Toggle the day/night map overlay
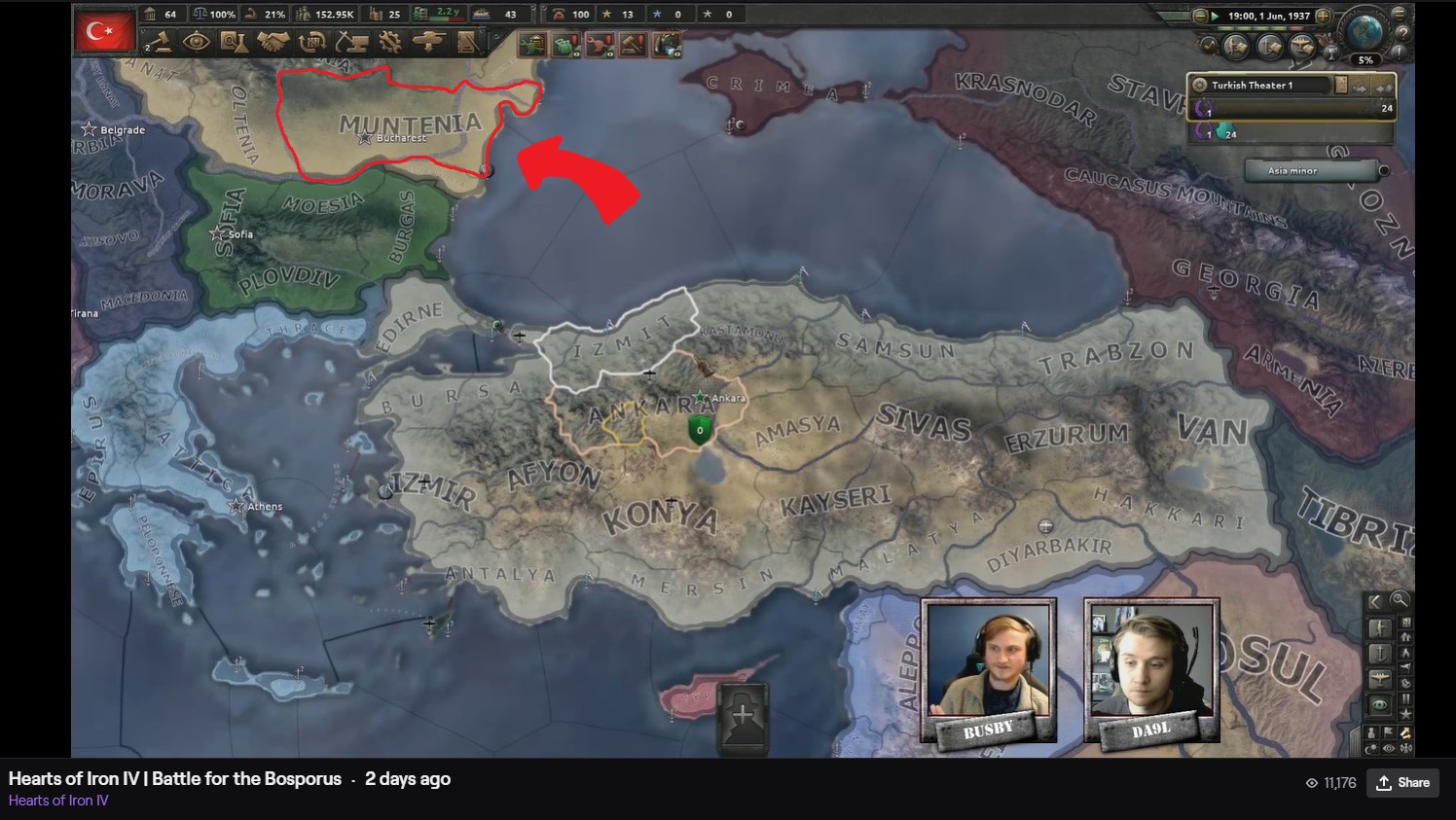The height and width of the screenshot is (820, 1456). (x=1372, y=747)
